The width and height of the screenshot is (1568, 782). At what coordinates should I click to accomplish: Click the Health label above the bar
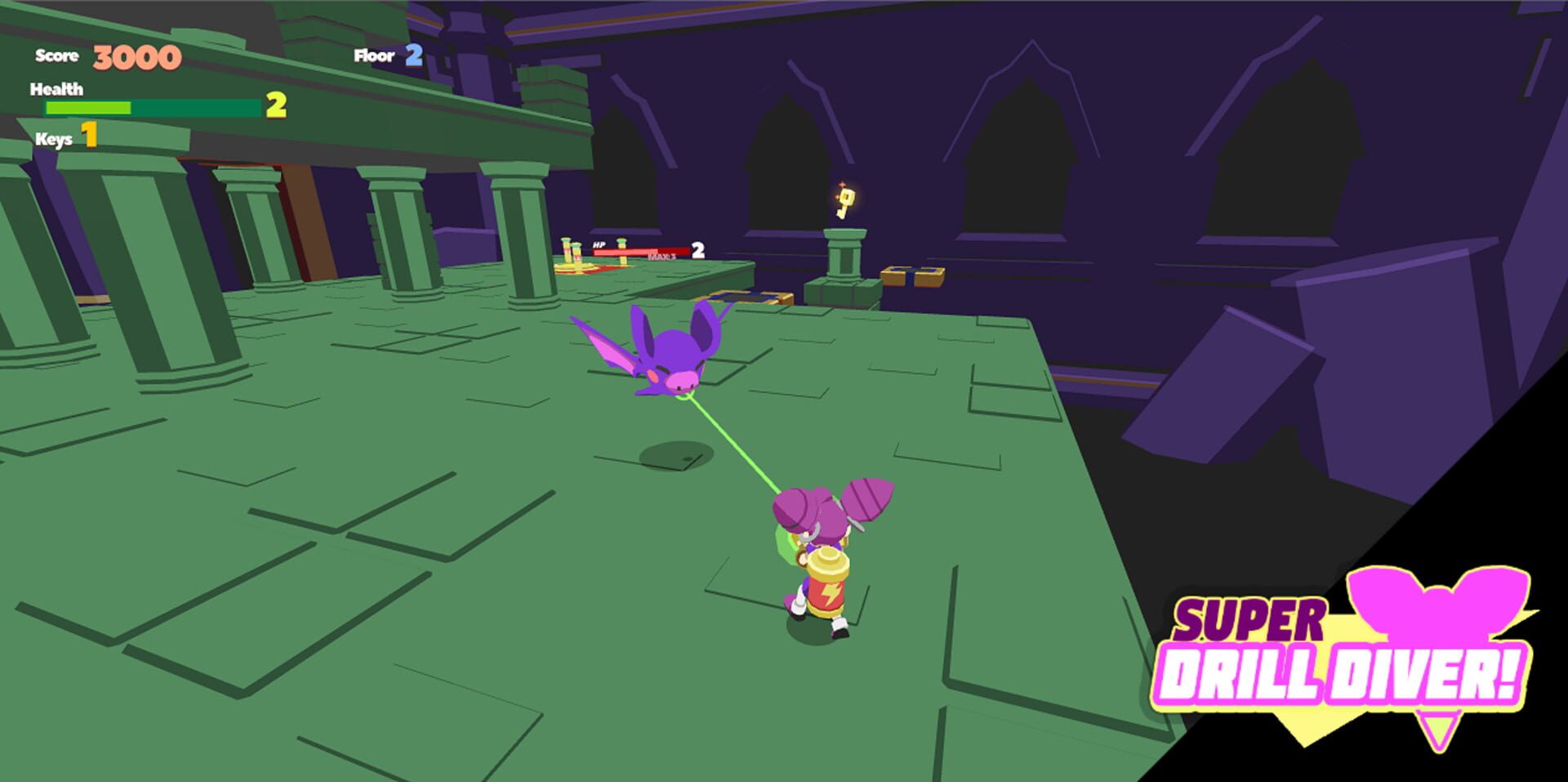(56, 89)
